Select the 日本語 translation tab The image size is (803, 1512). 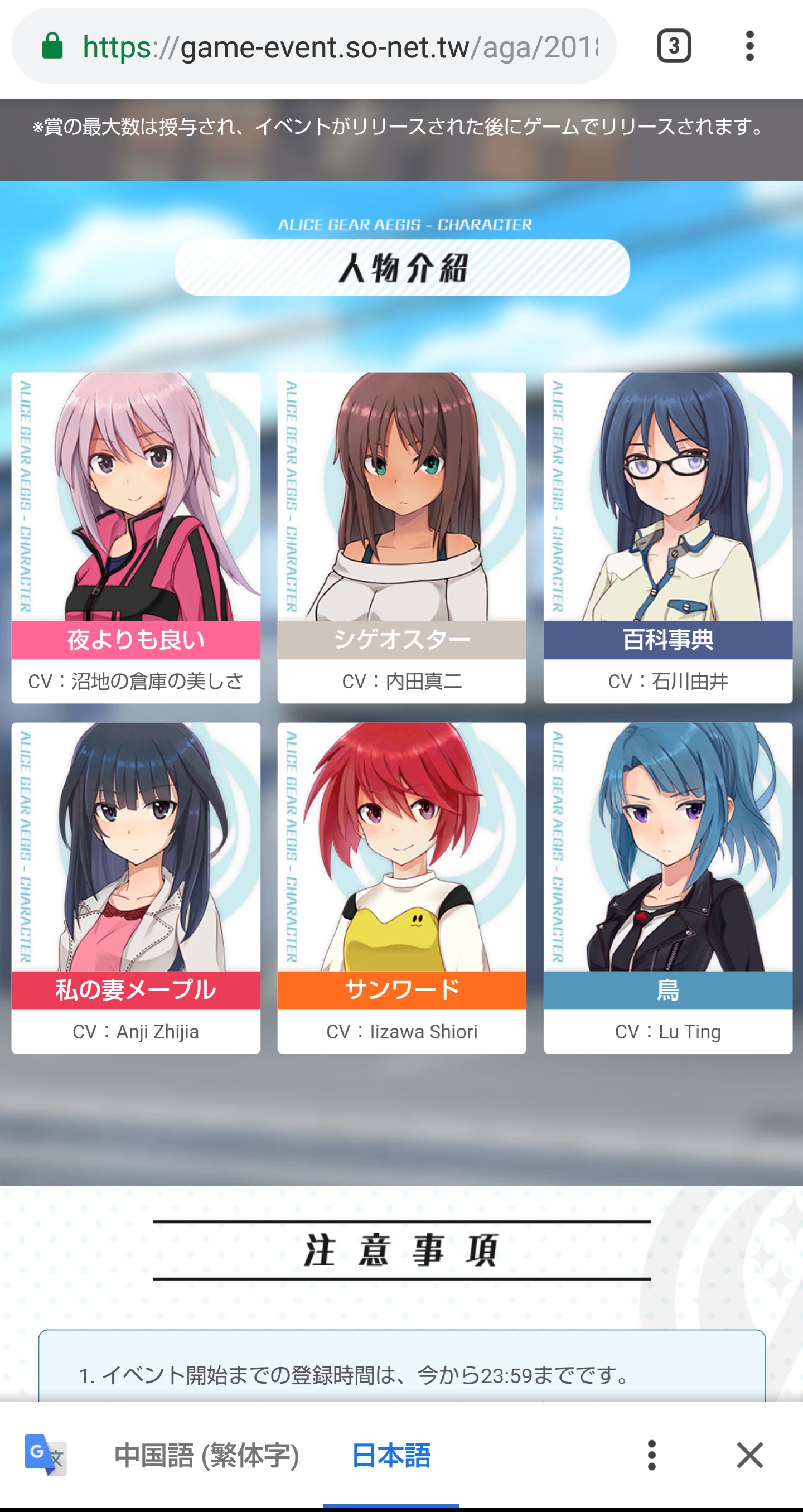391,1455
